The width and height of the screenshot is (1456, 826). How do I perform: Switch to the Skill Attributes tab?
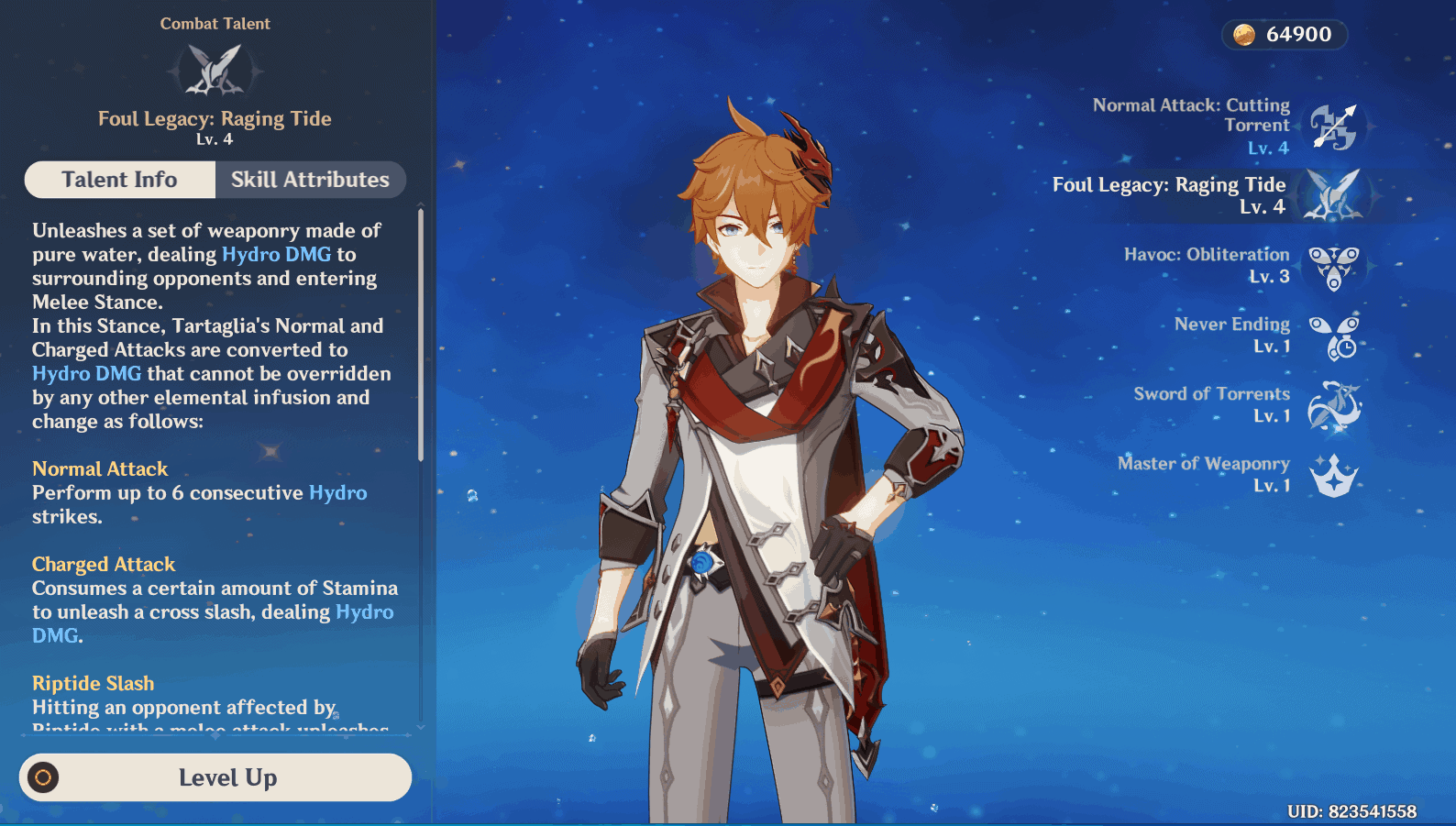[x=310, y=180]
